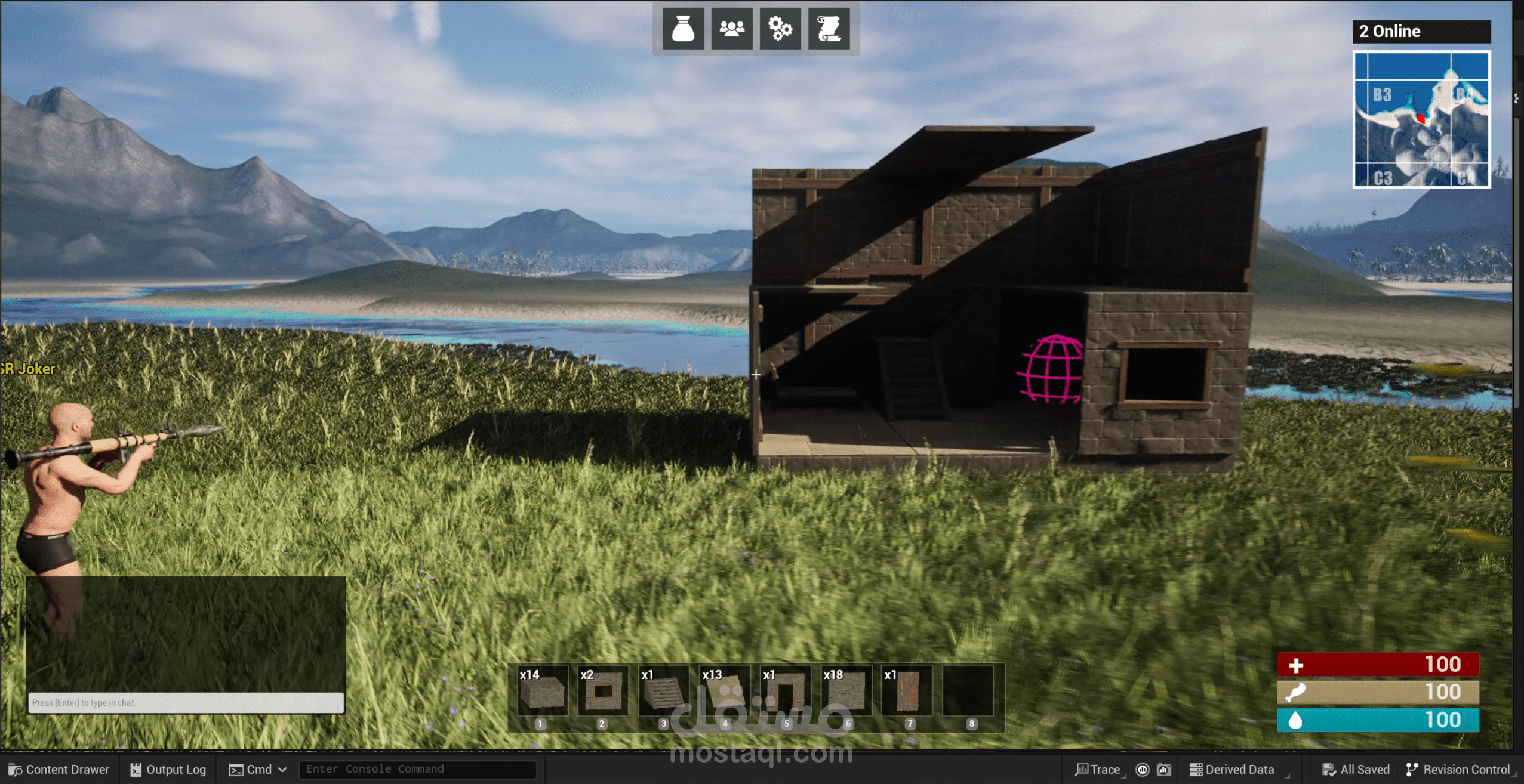1524x784 pixels.
Task: Open the Revision Control menu
Action: [1459, 770]
